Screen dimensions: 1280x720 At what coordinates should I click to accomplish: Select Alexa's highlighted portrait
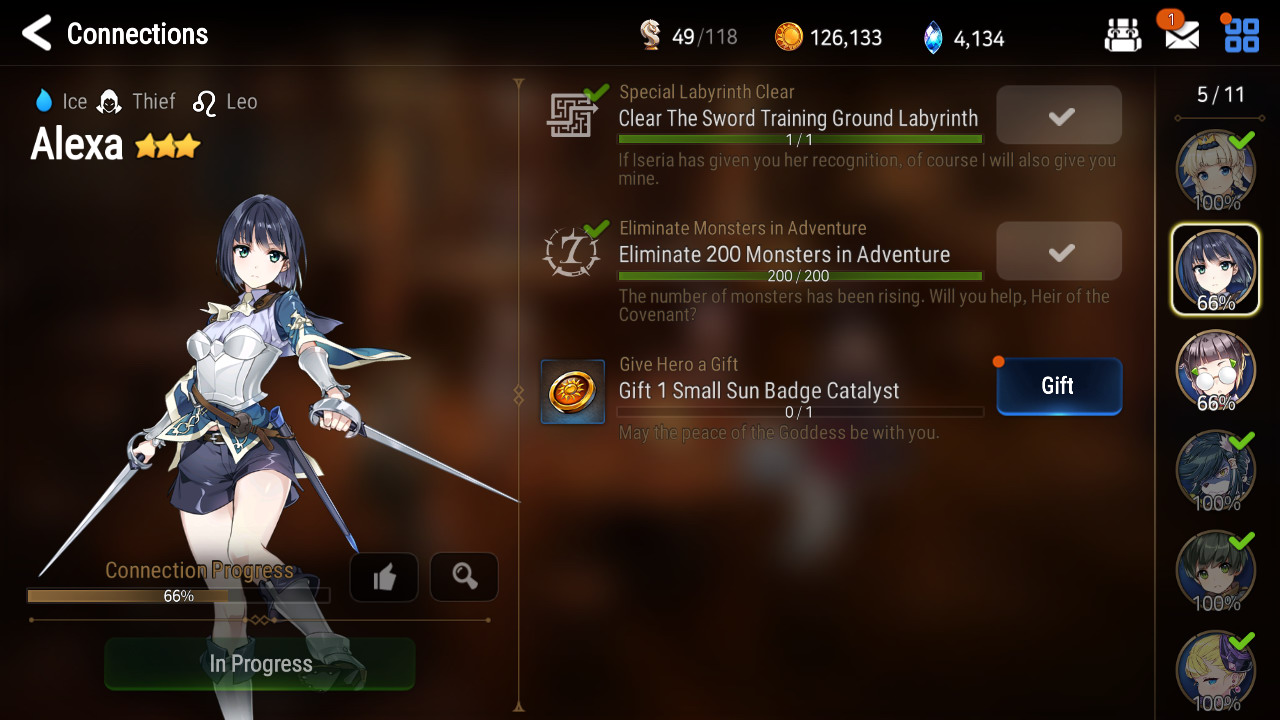click(1216, 269)
